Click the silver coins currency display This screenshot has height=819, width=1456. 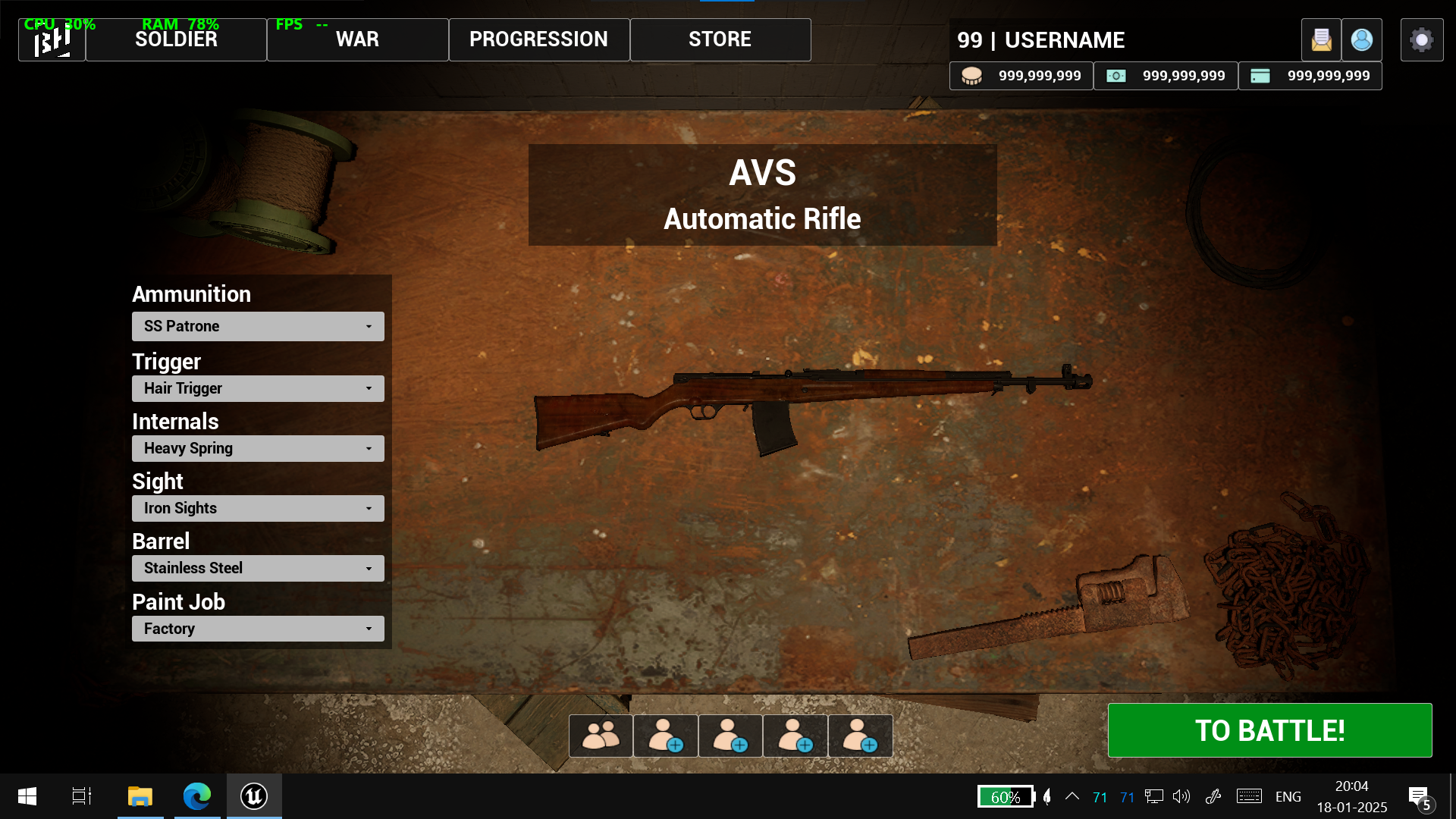(x=1021, y=76)
